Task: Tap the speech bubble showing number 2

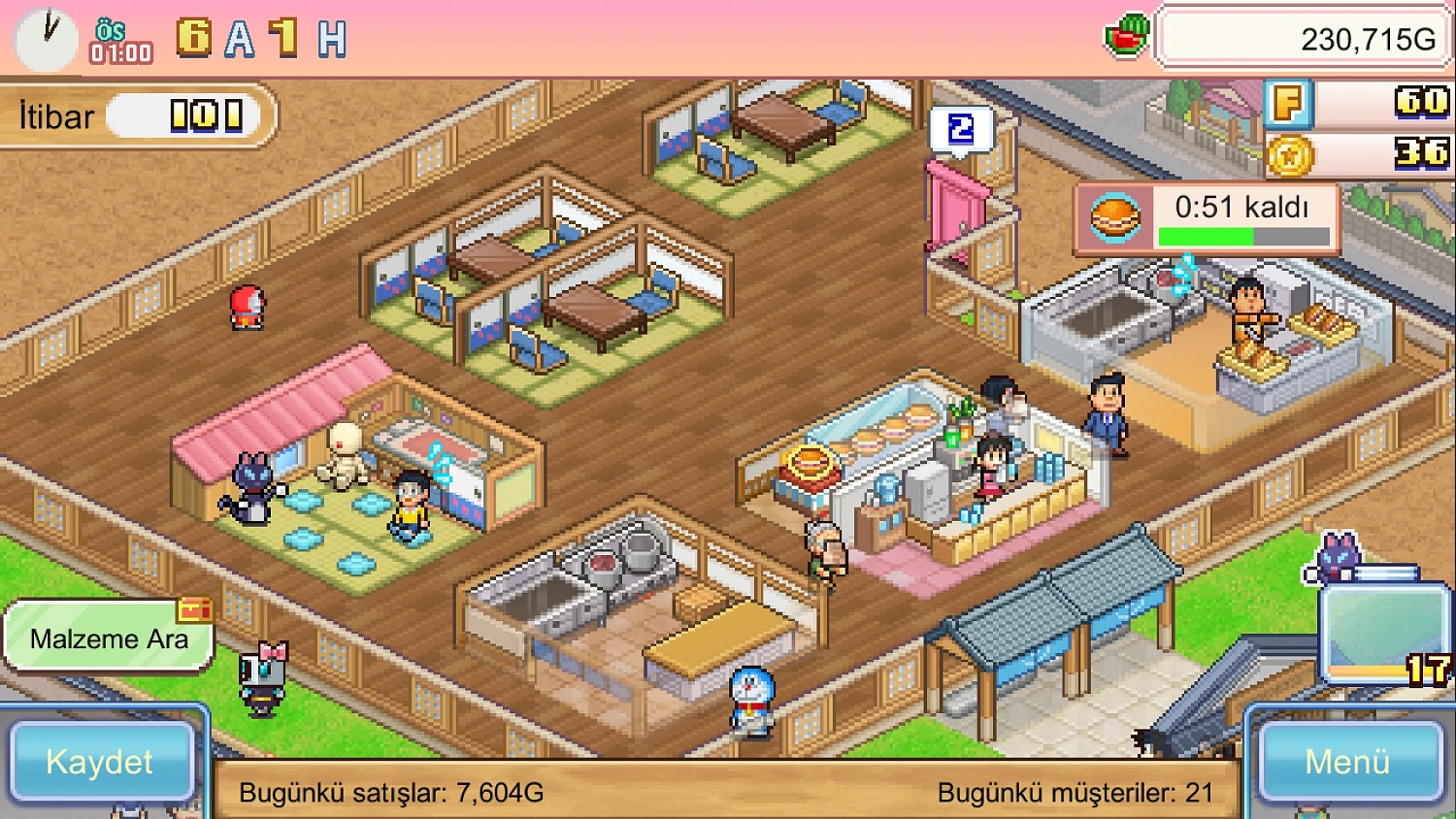Action: pyautogui.click(x=960, y=131)
